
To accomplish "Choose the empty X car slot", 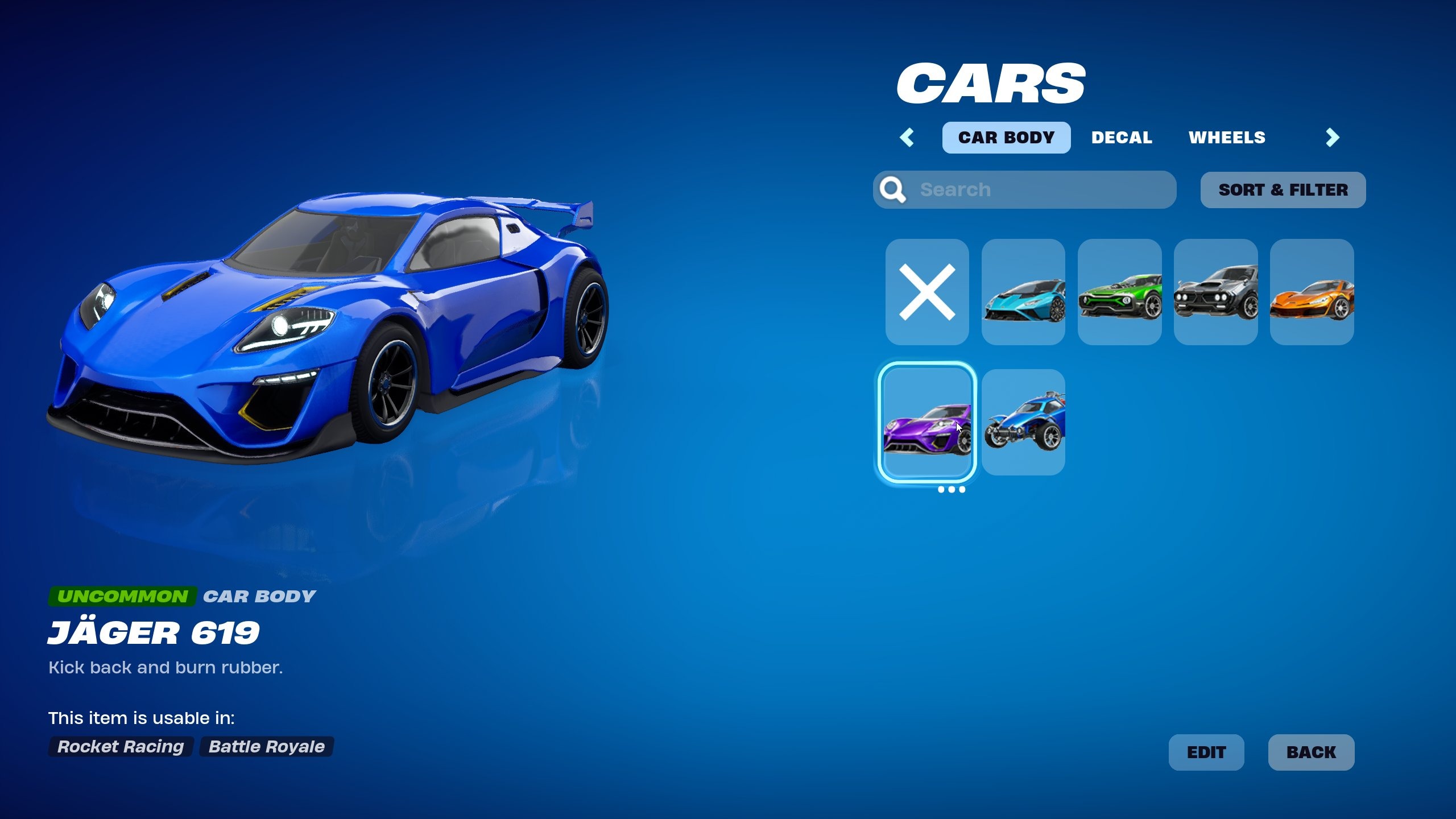I will point(927,292).
